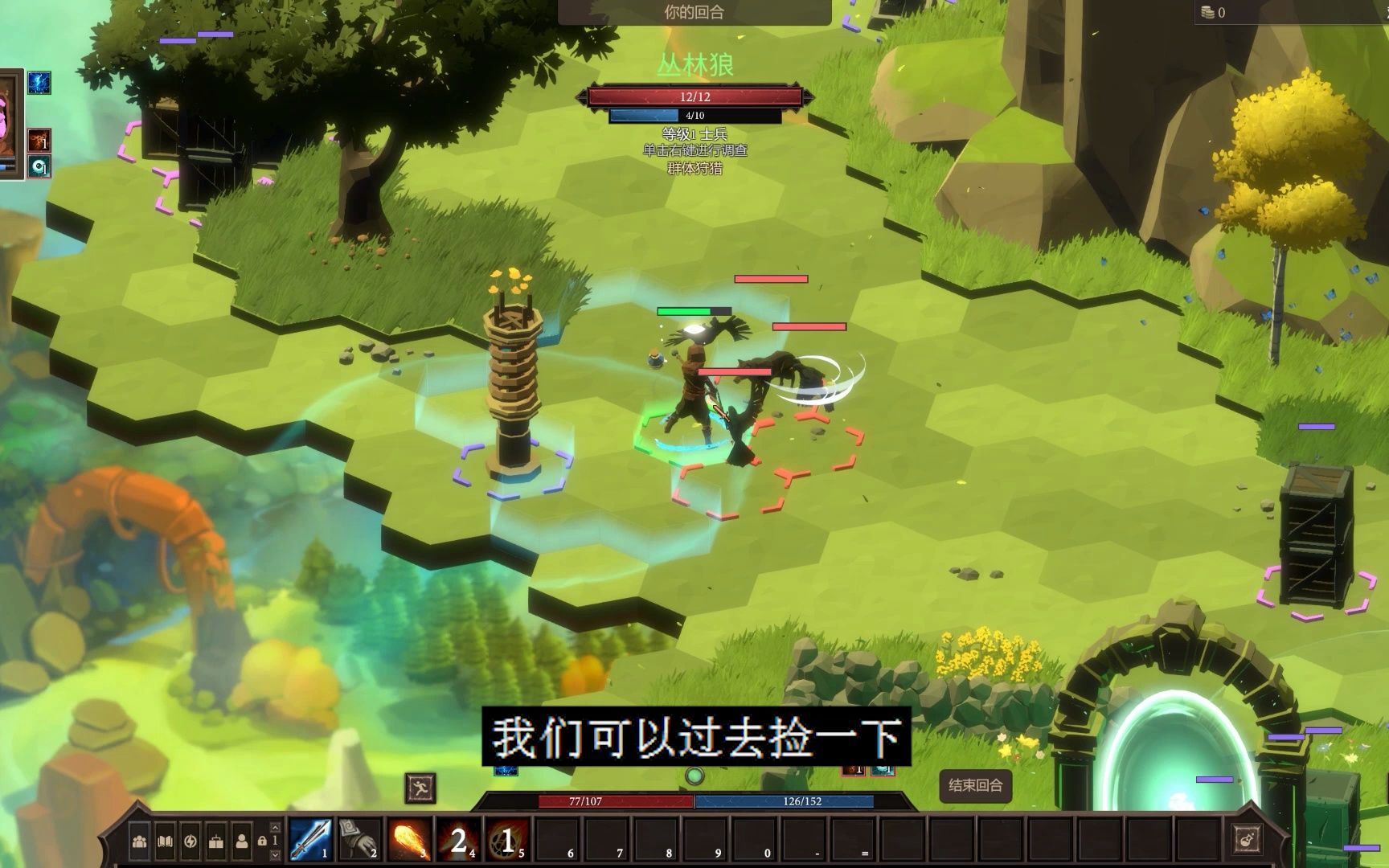Choose the fiery skill in slot 4
This screenshot has height=868, width=1389.
point(457,839)
